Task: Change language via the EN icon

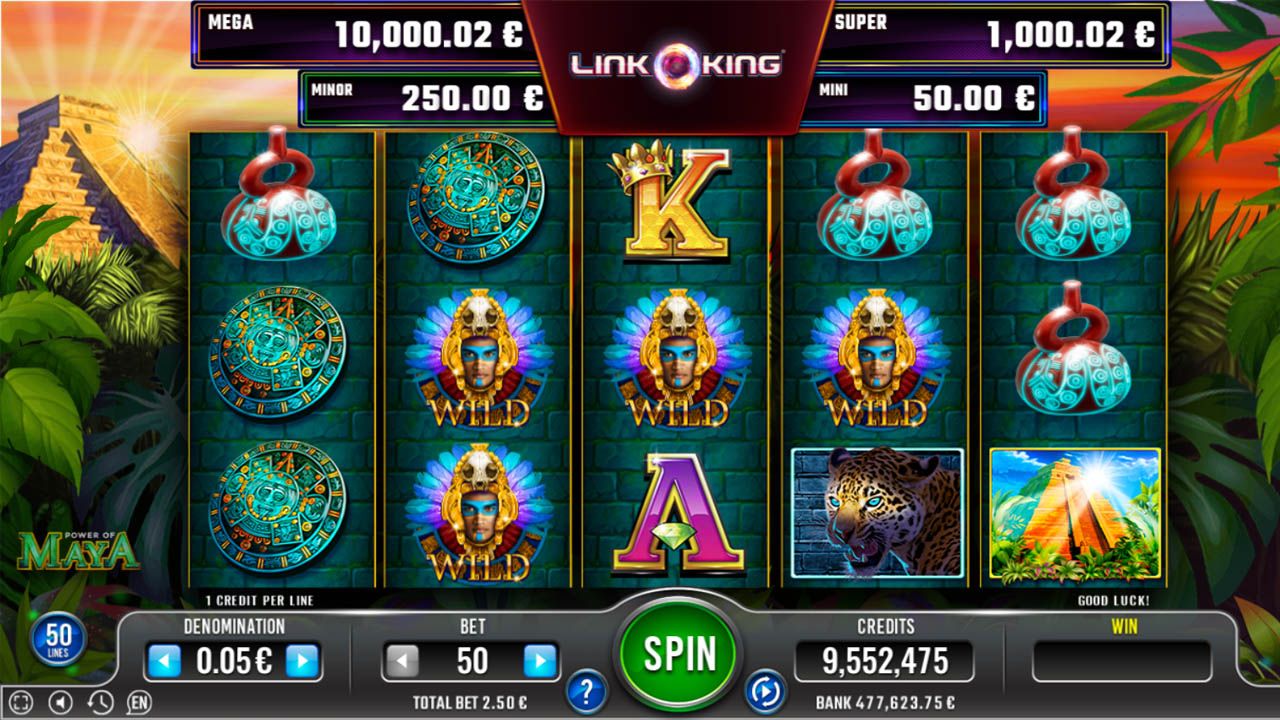Action: [x=138, y=702]
